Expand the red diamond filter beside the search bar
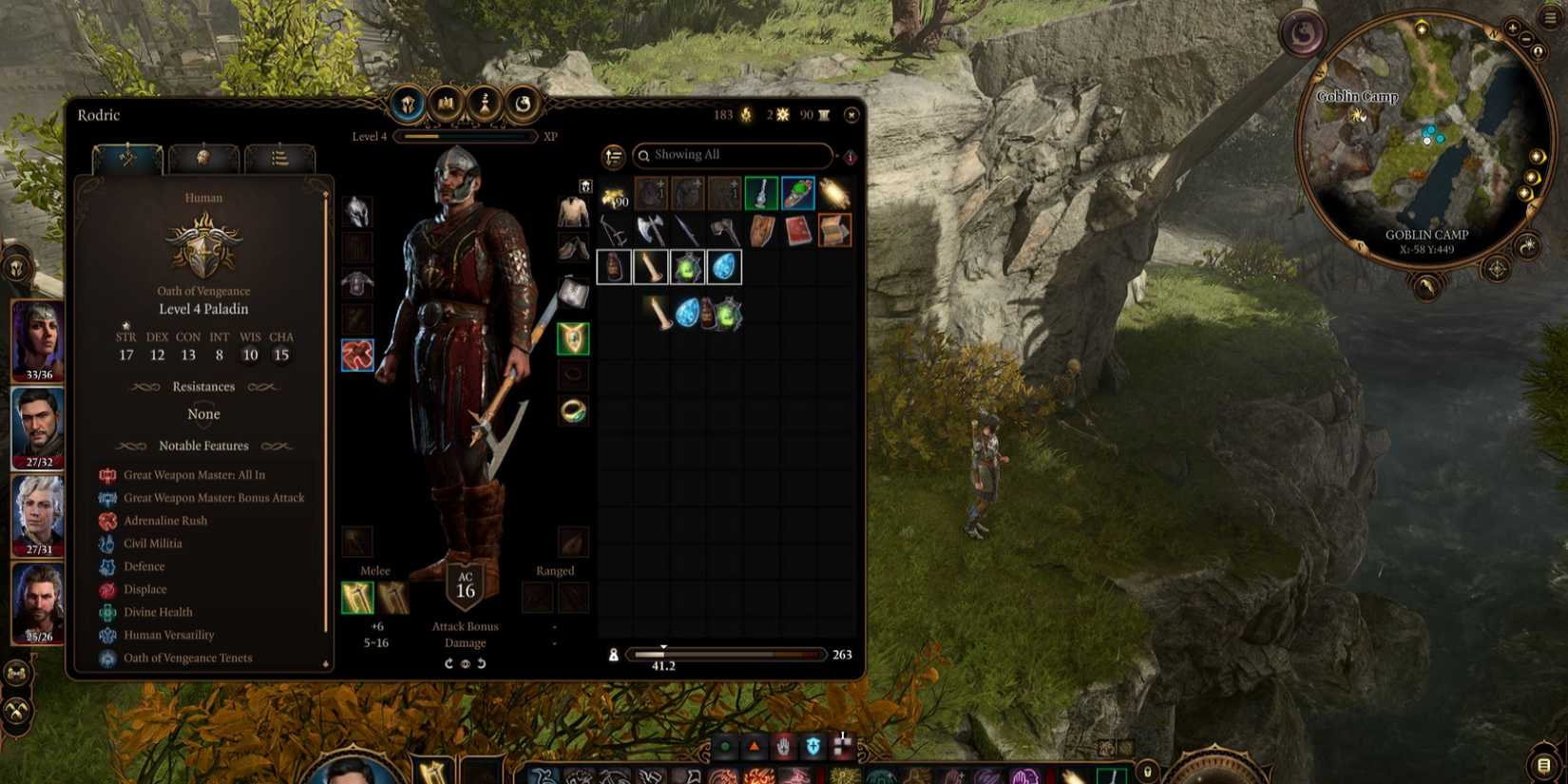This screenshot has width=1568, height=784. click(x=849, y=155)
